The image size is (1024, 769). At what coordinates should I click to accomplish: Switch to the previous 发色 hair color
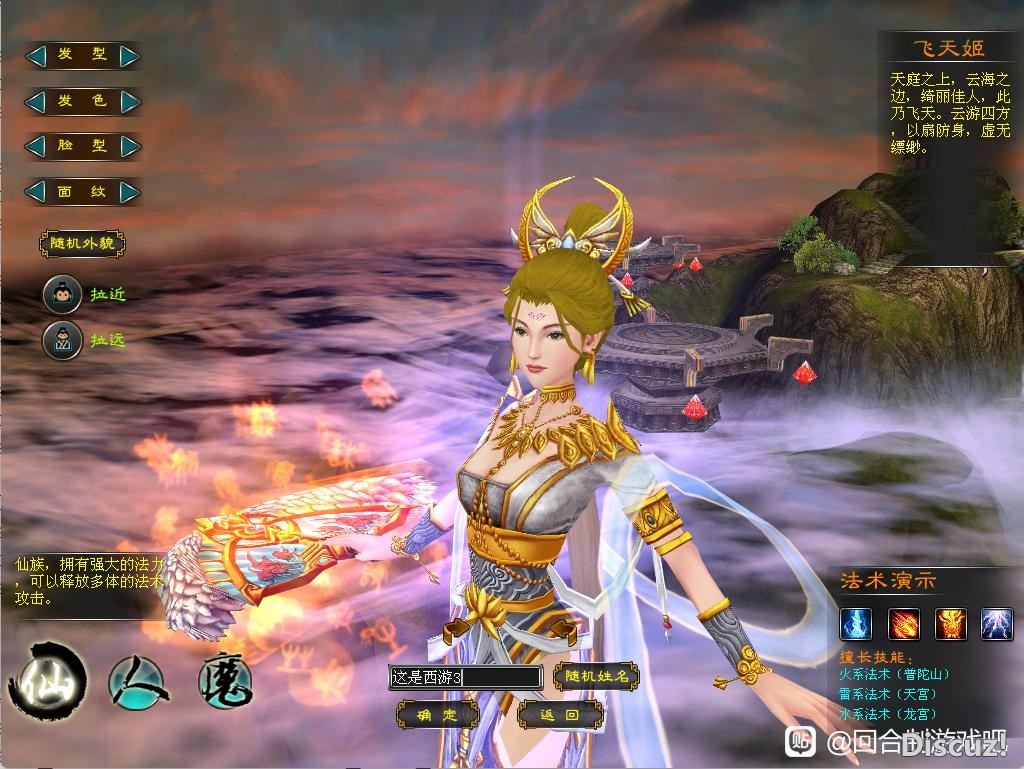[36, 101]
